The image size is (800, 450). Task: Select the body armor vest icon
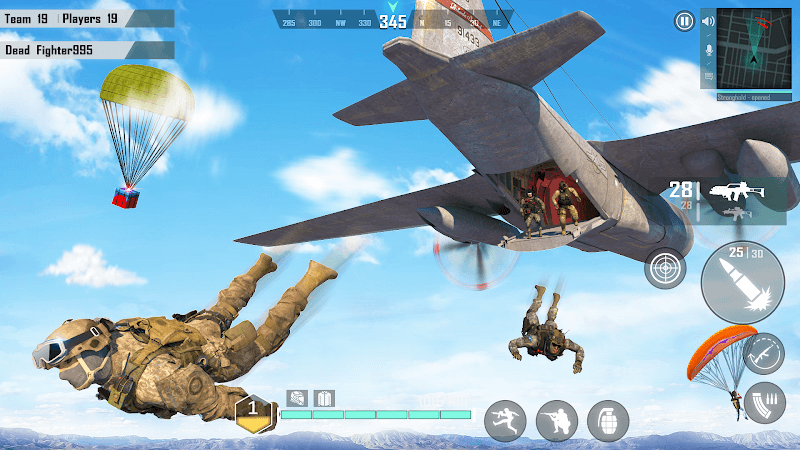pyautogui.click(x=324, y=398)
